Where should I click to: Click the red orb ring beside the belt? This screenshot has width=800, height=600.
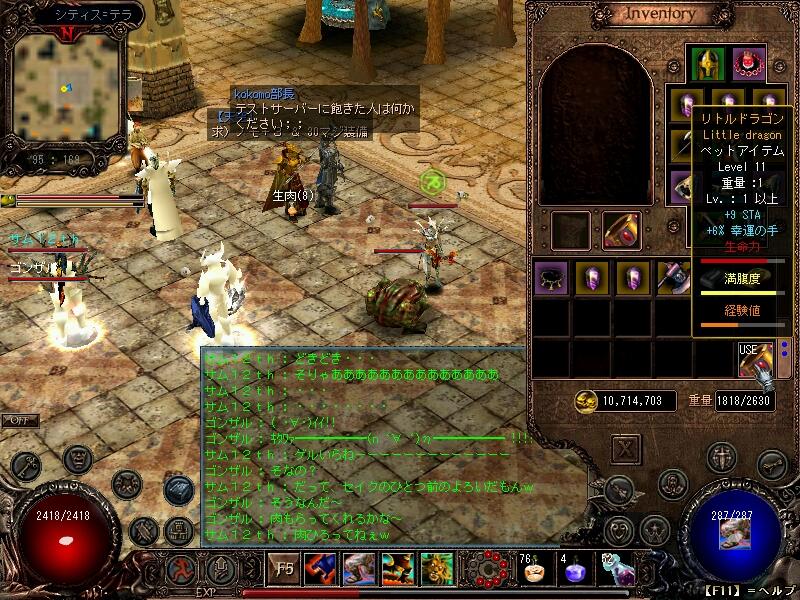click(490, 569)
